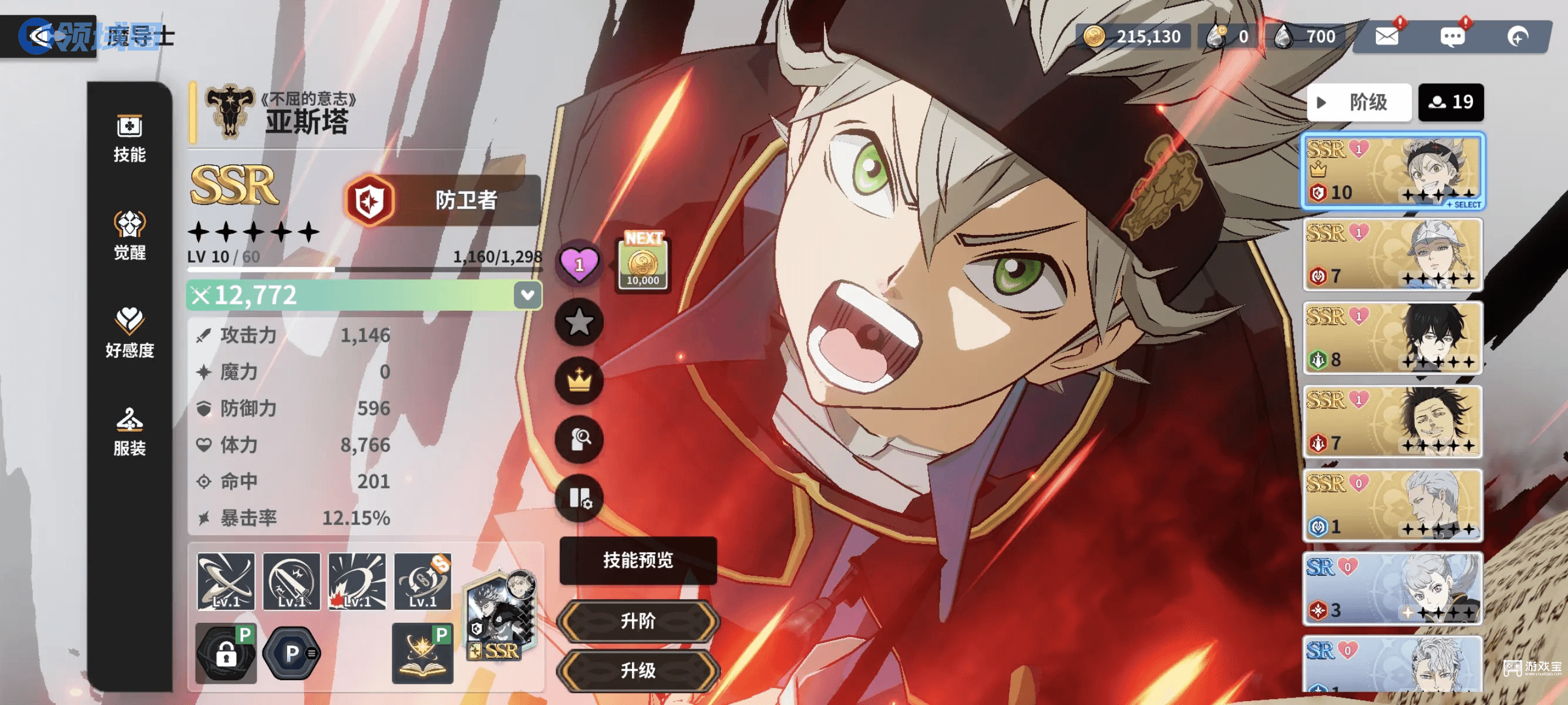The width and height of the screenshot is (1568, 705).
Task: Open the 好感度 affinity tab
Action: click(x=129, y=333)
